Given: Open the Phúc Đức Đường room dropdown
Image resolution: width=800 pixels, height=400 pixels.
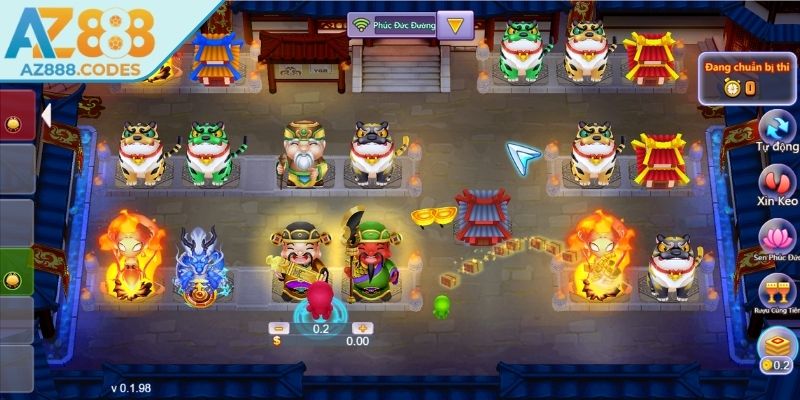Looking at the screenshot, I should [x=455, y=25].
